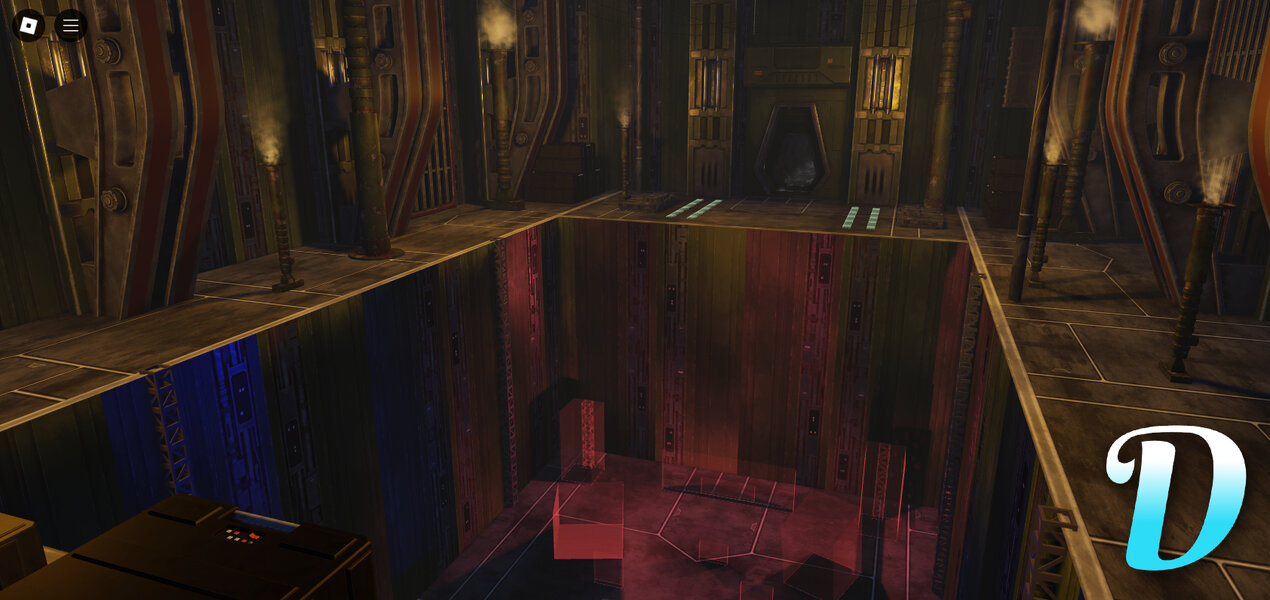Screen dimensions: 1270x600
Task: Open the Roblox logo menu
Action: (x=28, y=25)
